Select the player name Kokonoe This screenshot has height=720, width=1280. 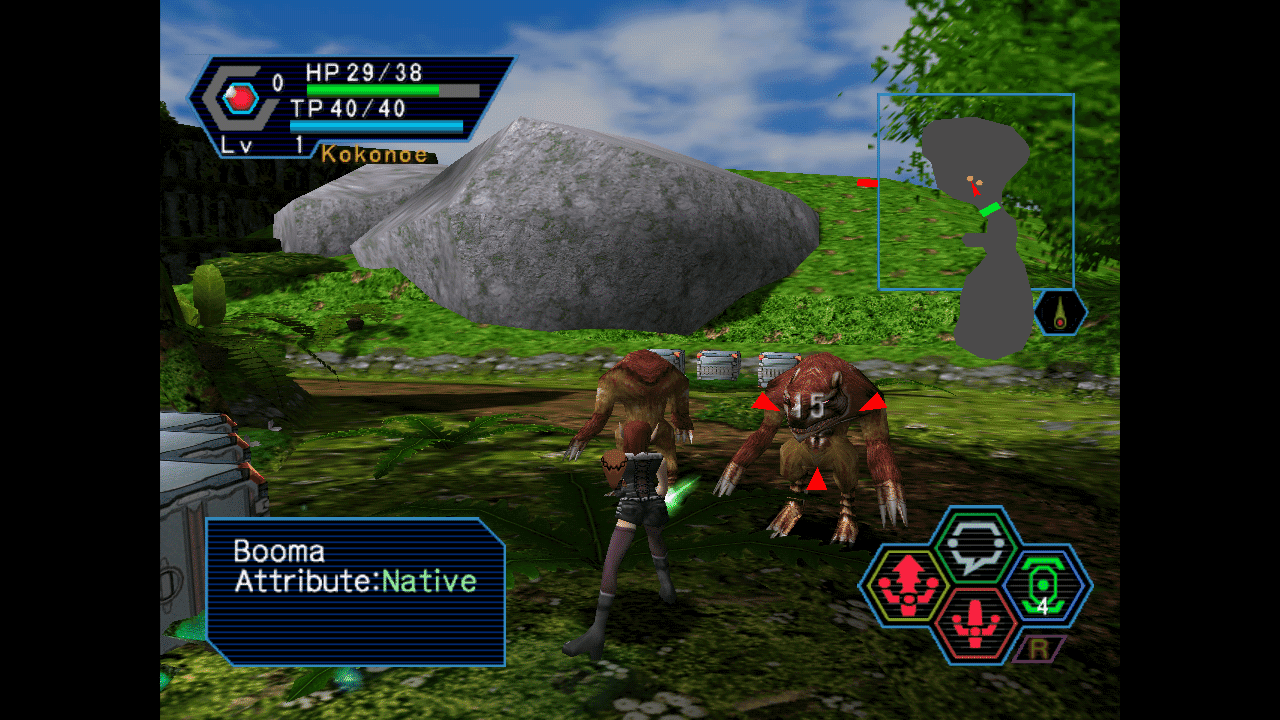click(x=374, y=155)
